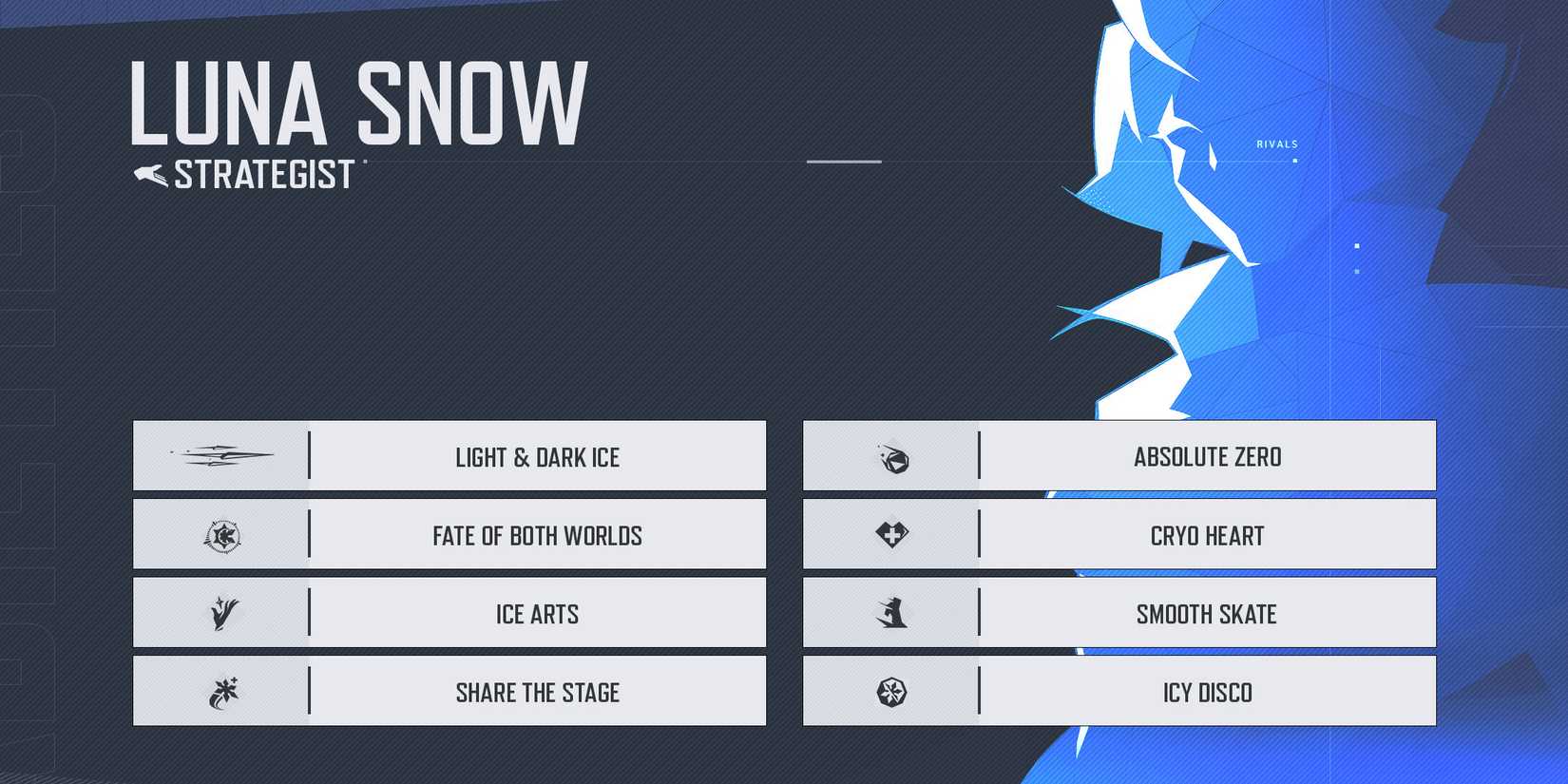Screen dimensions: 1568x784
Task: Click the Fate of Both Worlds label
Action: point(537,535)
